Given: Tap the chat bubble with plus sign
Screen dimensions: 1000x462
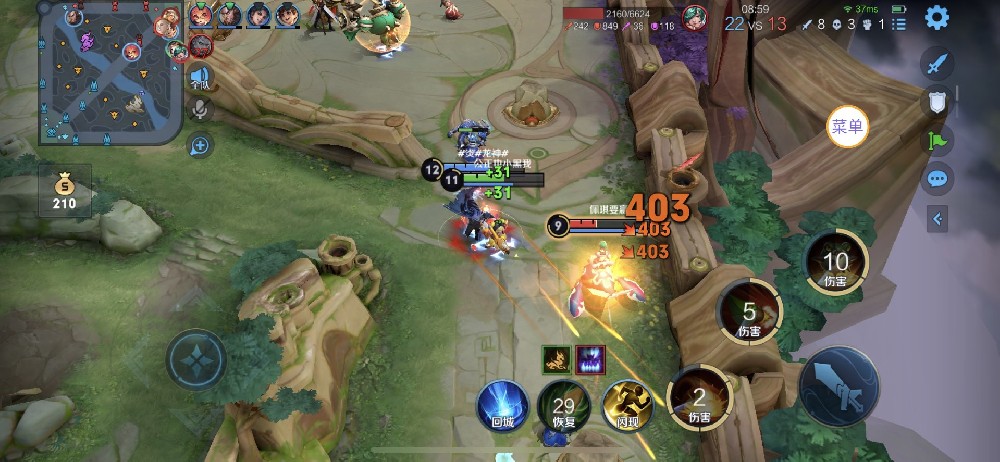Looking at the screenshot, I should click(200, 146).
